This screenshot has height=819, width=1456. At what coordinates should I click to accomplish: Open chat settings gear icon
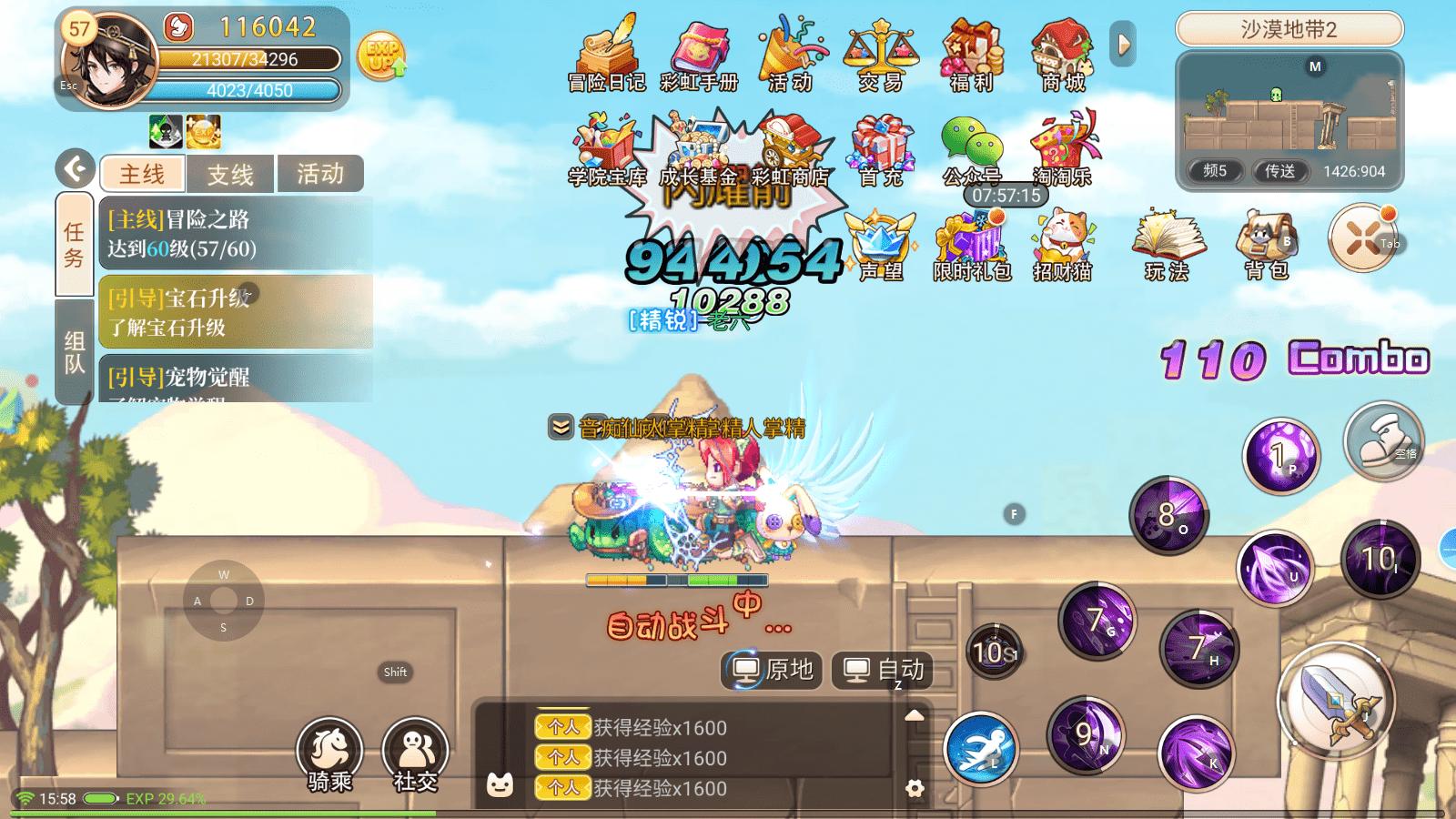click(x=915, y=788)
